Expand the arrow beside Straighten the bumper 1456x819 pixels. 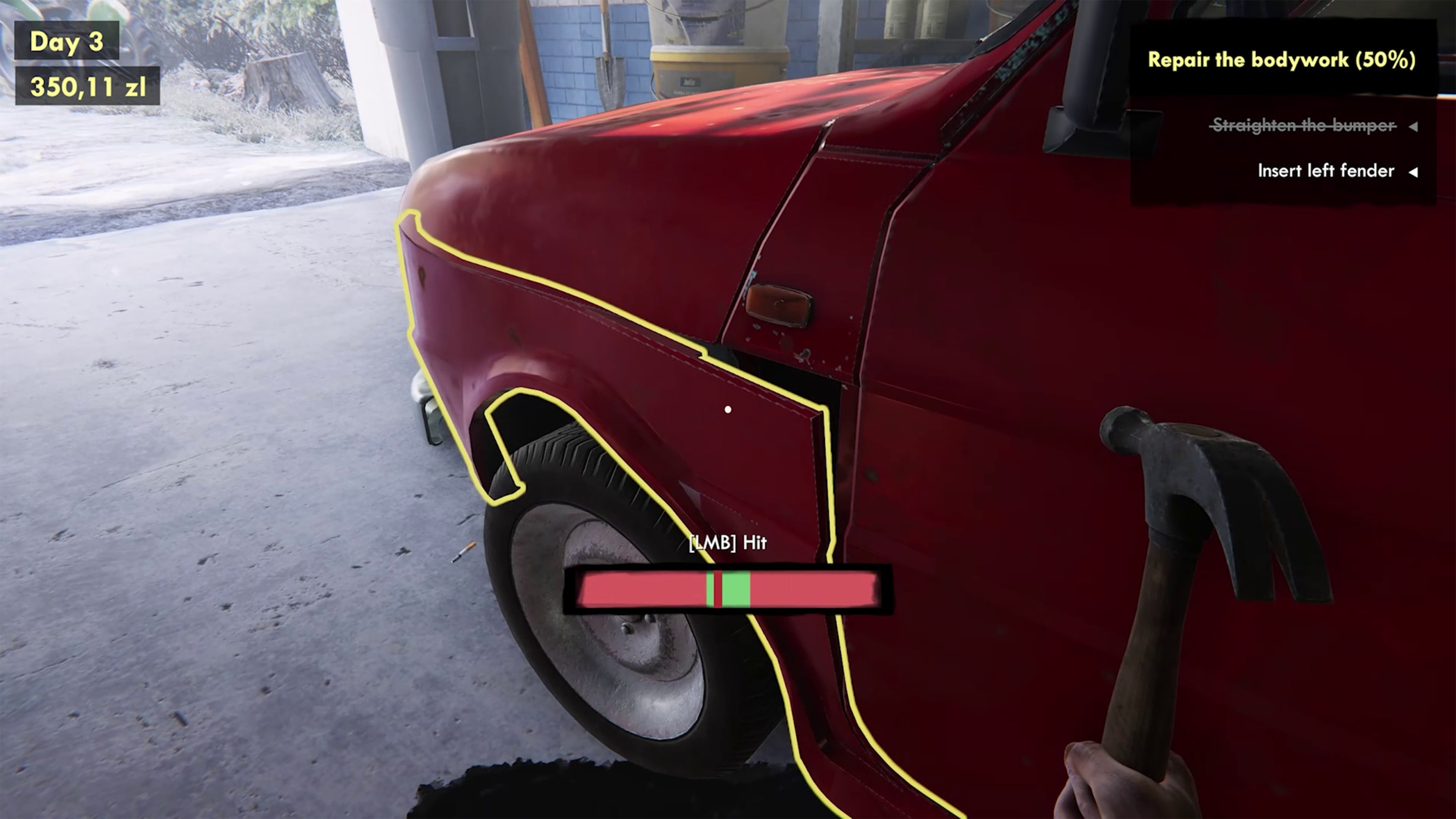click(1414, 127)
